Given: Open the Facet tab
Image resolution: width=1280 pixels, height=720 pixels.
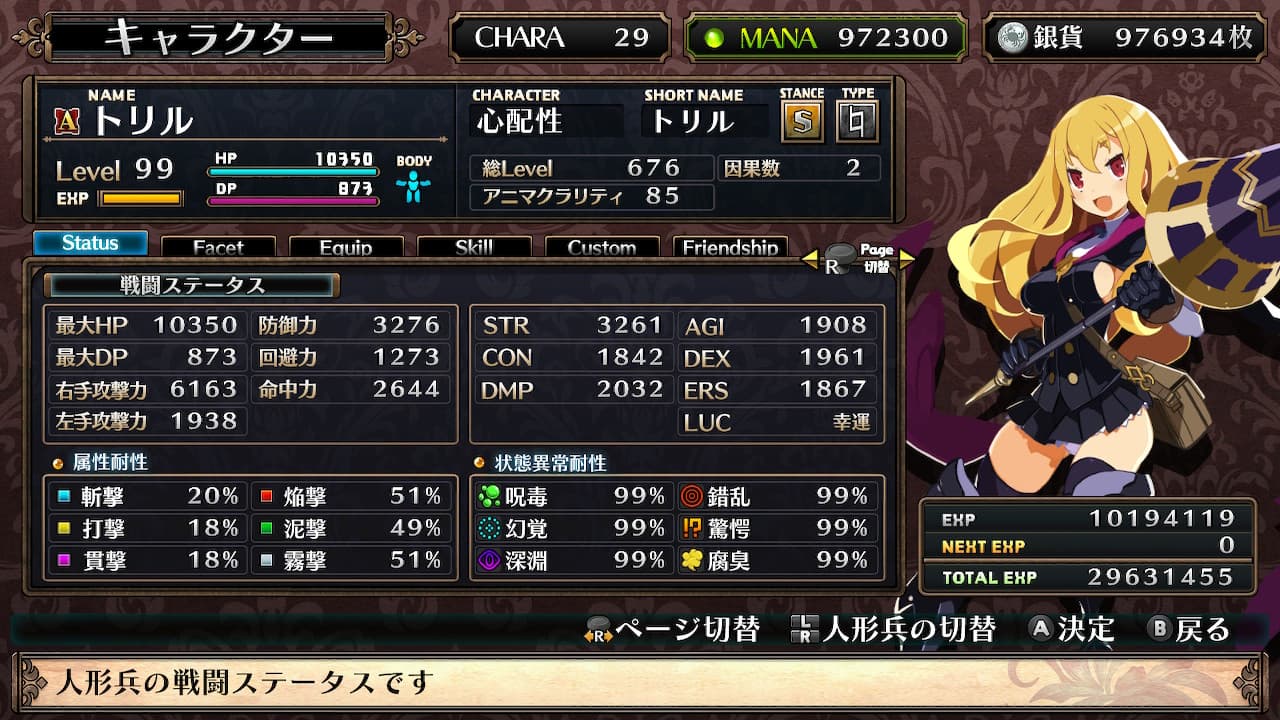Looking at the screenshot, I should click(x=218, y=247).
